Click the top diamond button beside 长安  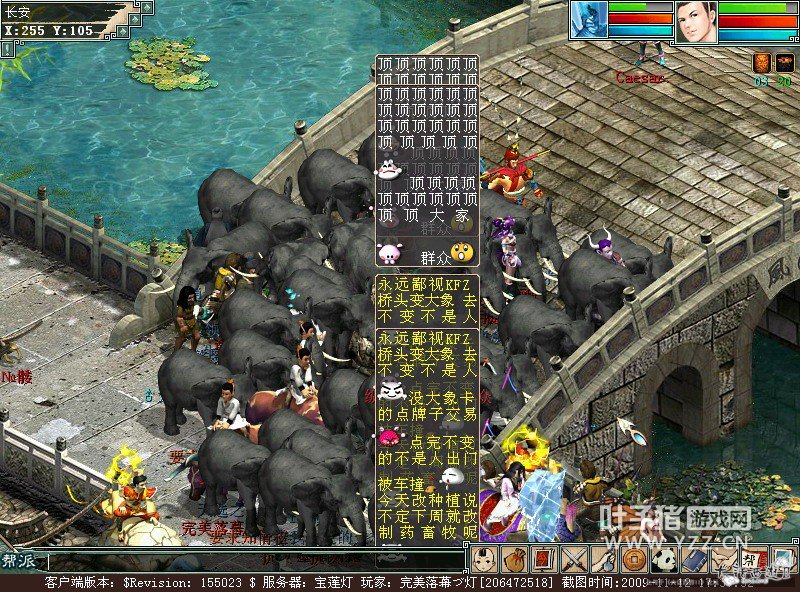(146, 8)
